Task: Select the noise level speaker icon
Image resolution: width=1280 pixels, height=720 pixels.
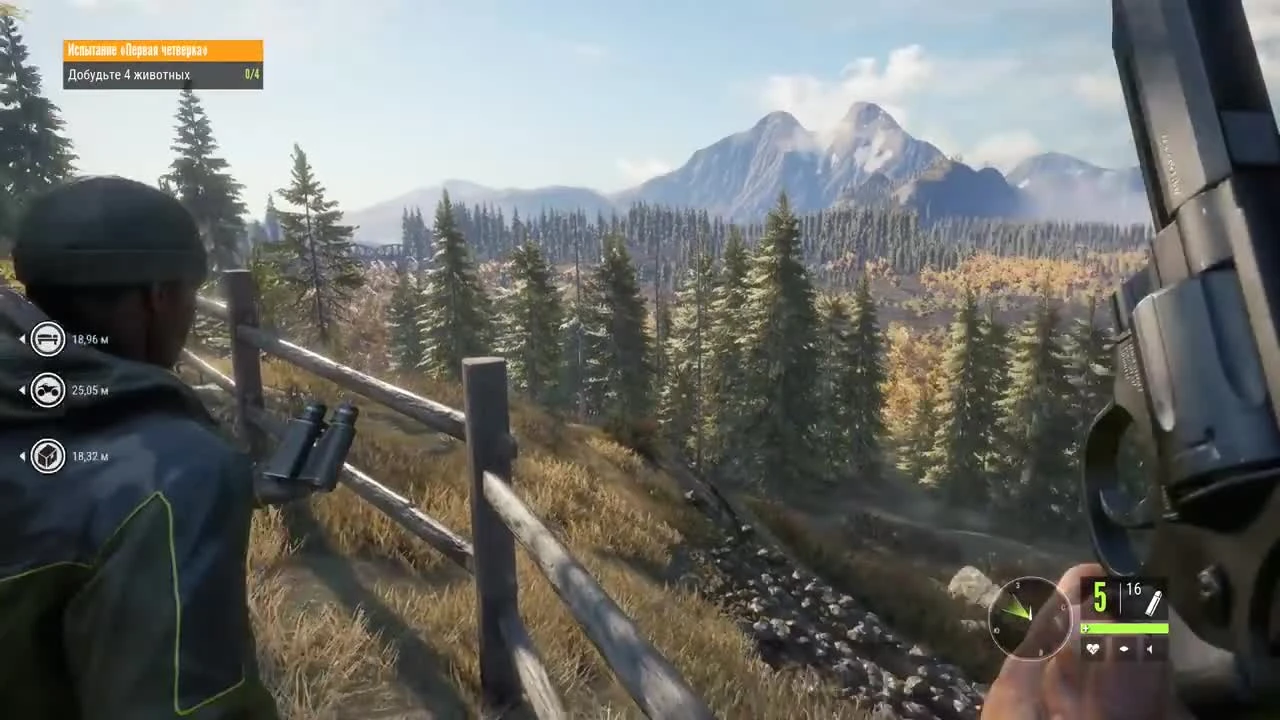Action: coord(1150,650)
